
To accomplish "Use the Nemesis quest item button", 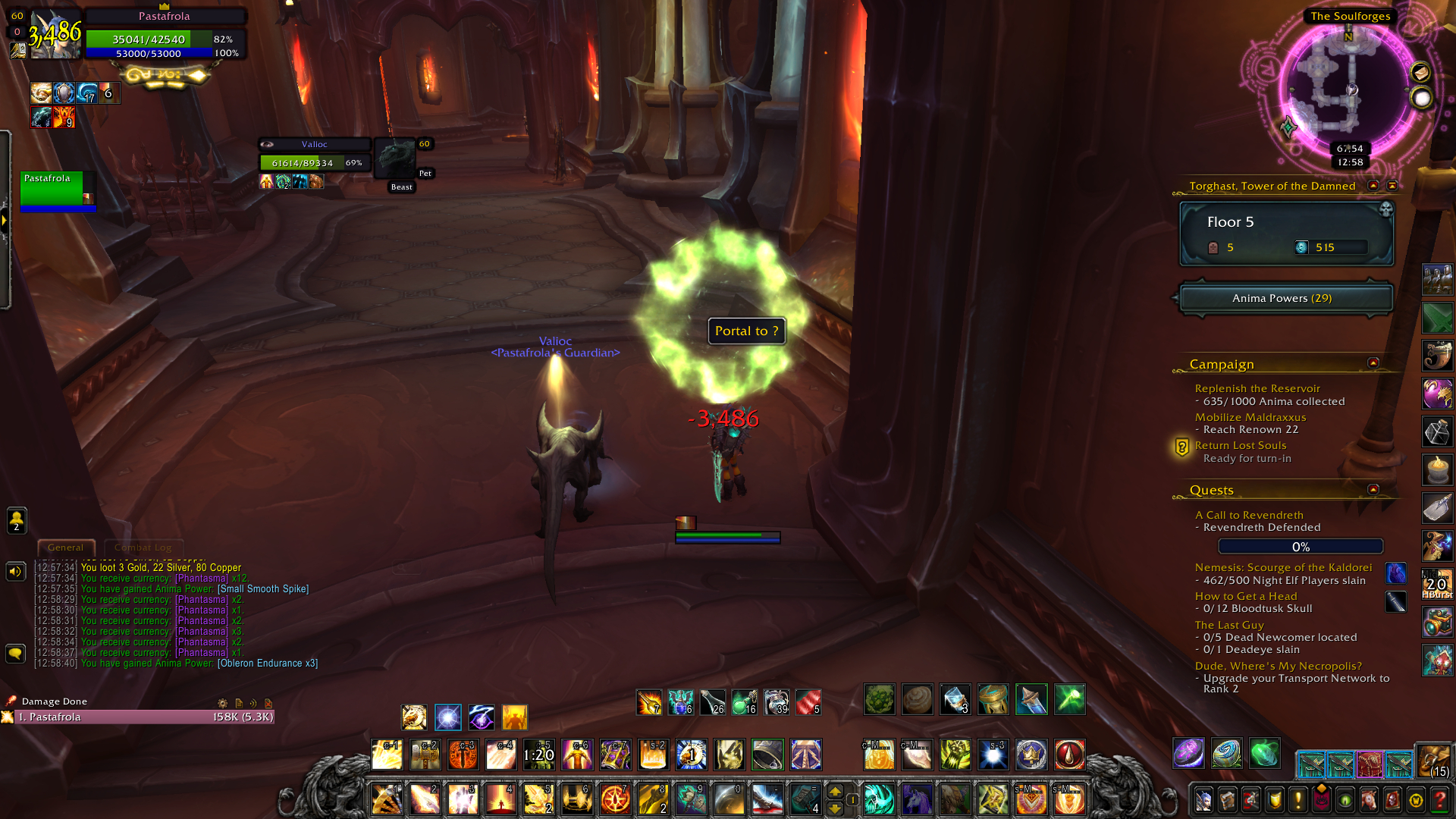I will [x=1395, y=573].
